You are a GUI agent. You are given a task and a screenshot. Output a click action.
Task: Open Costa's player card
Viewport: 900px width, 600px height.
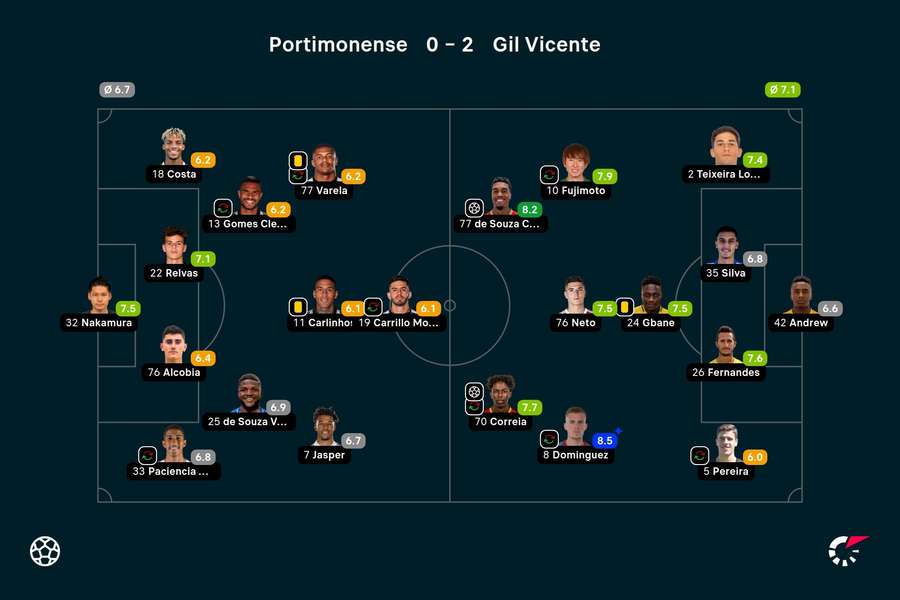coord(174,155)
